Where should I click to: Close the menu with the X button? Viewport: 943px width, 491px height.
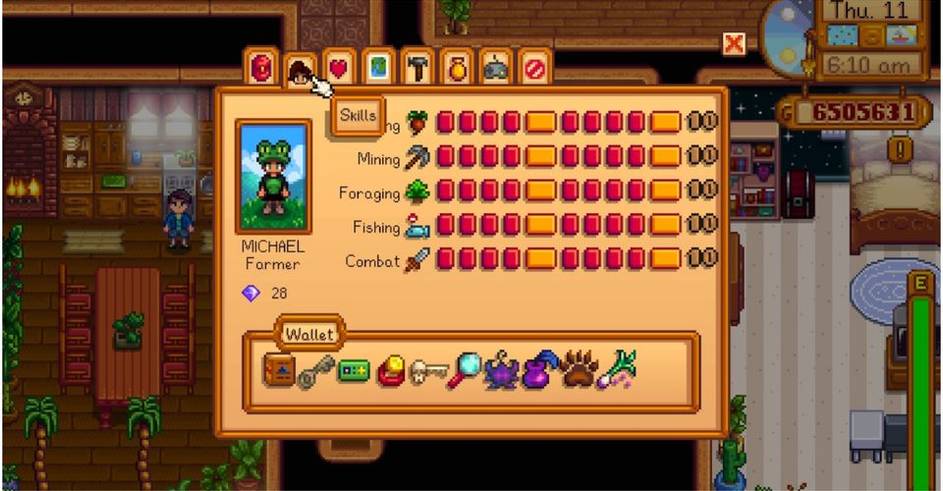click(734, 44)
